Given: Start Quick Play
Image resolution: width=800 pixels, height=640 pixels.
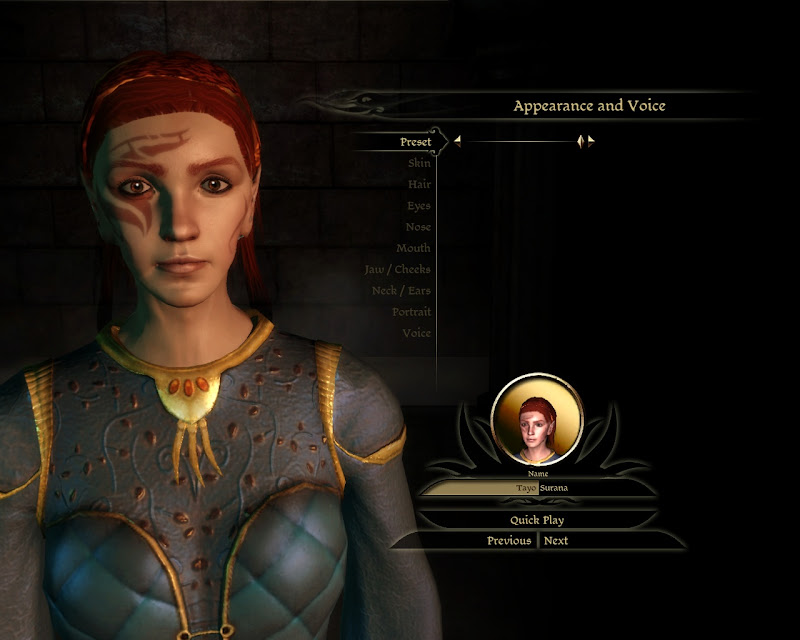Looking at the screenshot, I should click(538, 520).
